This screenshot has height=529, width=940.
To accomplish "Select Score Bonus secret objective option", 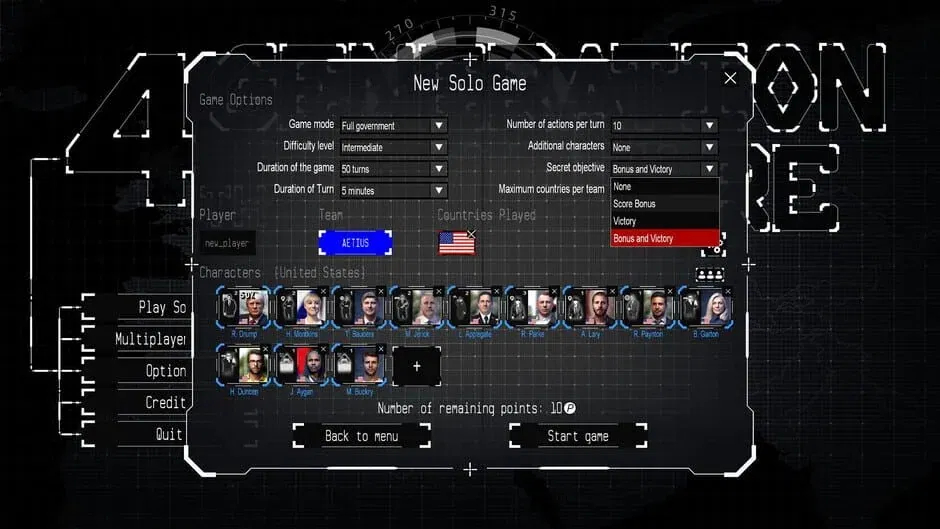I will pyautogui.click(x=664, y=204).
